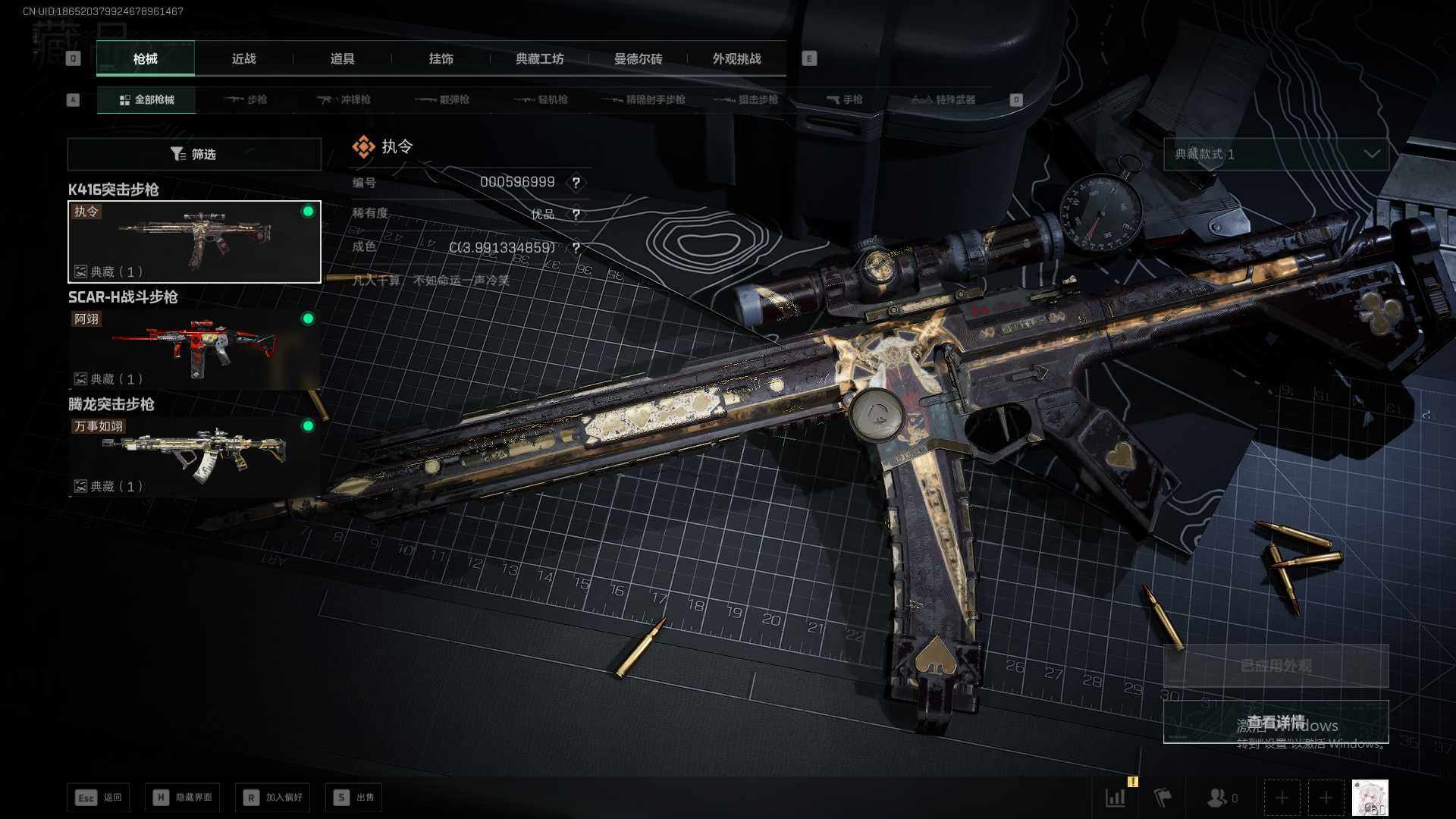Filter the list to 手枪 pistols
Screen dimensions: 1456x819
845,100
